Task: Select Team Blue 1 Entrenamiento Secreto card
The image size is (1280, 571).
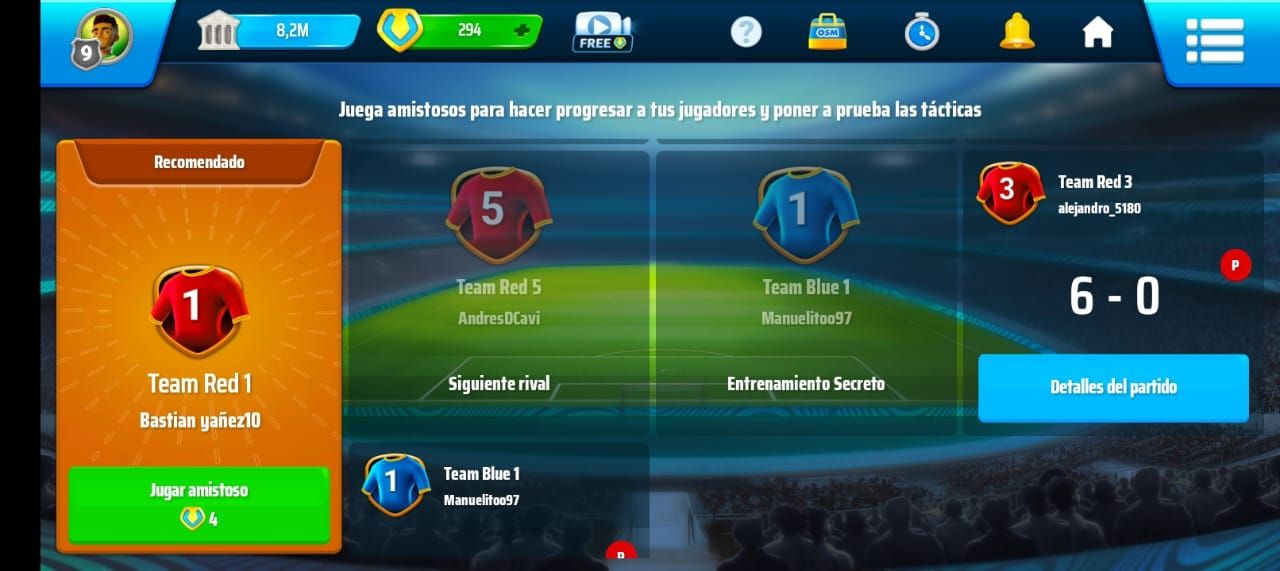Action: point(806,290)
